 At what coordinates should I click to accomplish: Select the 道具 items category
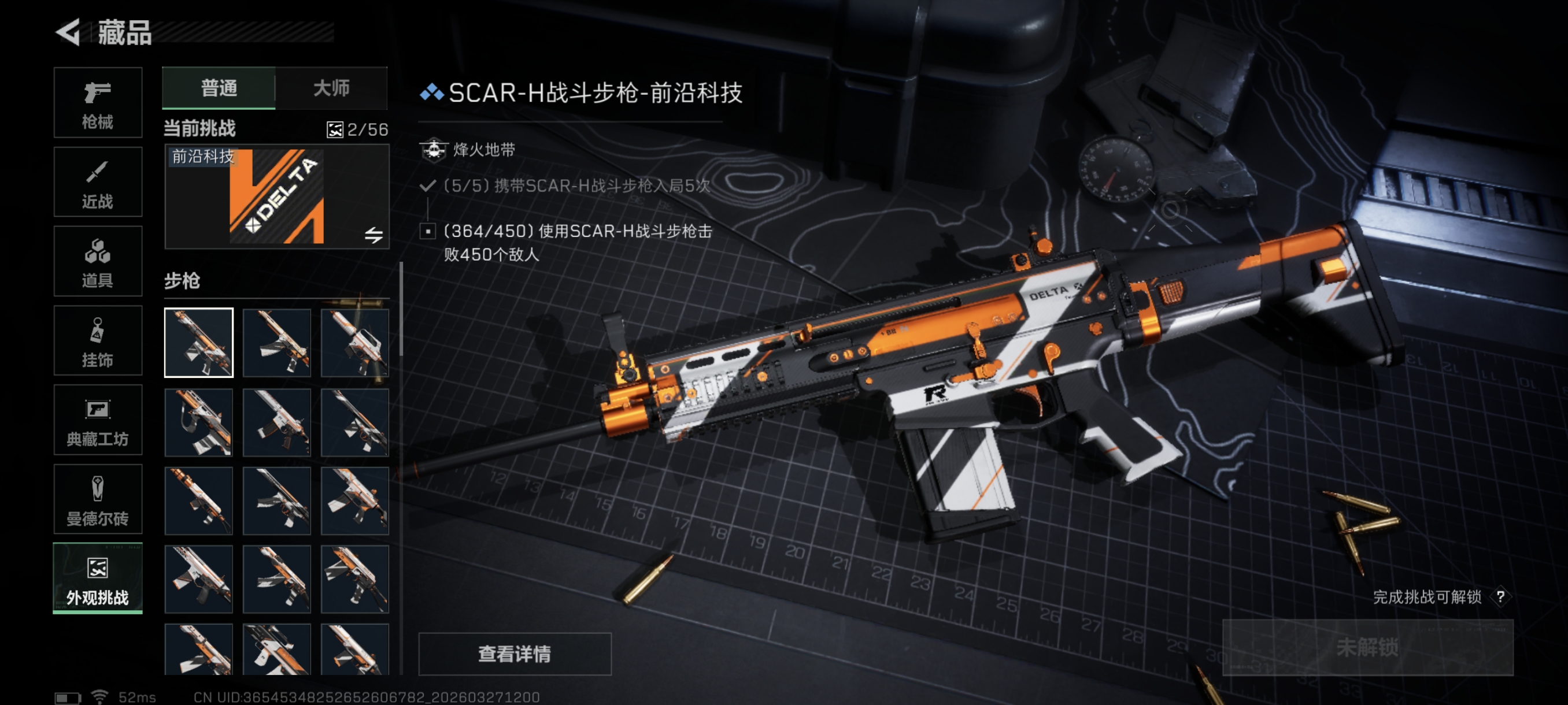[x=97, y=262]
